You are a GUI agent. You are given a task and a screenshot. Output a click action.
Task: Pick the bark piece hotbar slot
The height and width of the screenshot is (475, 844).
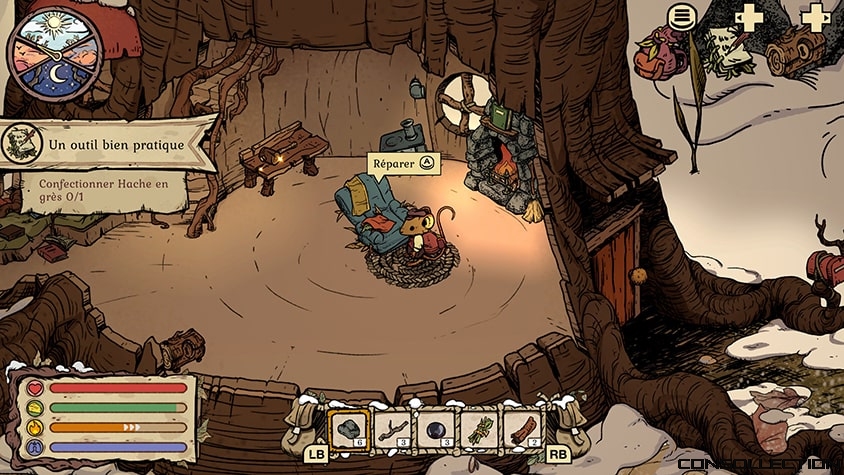[522, 431]
